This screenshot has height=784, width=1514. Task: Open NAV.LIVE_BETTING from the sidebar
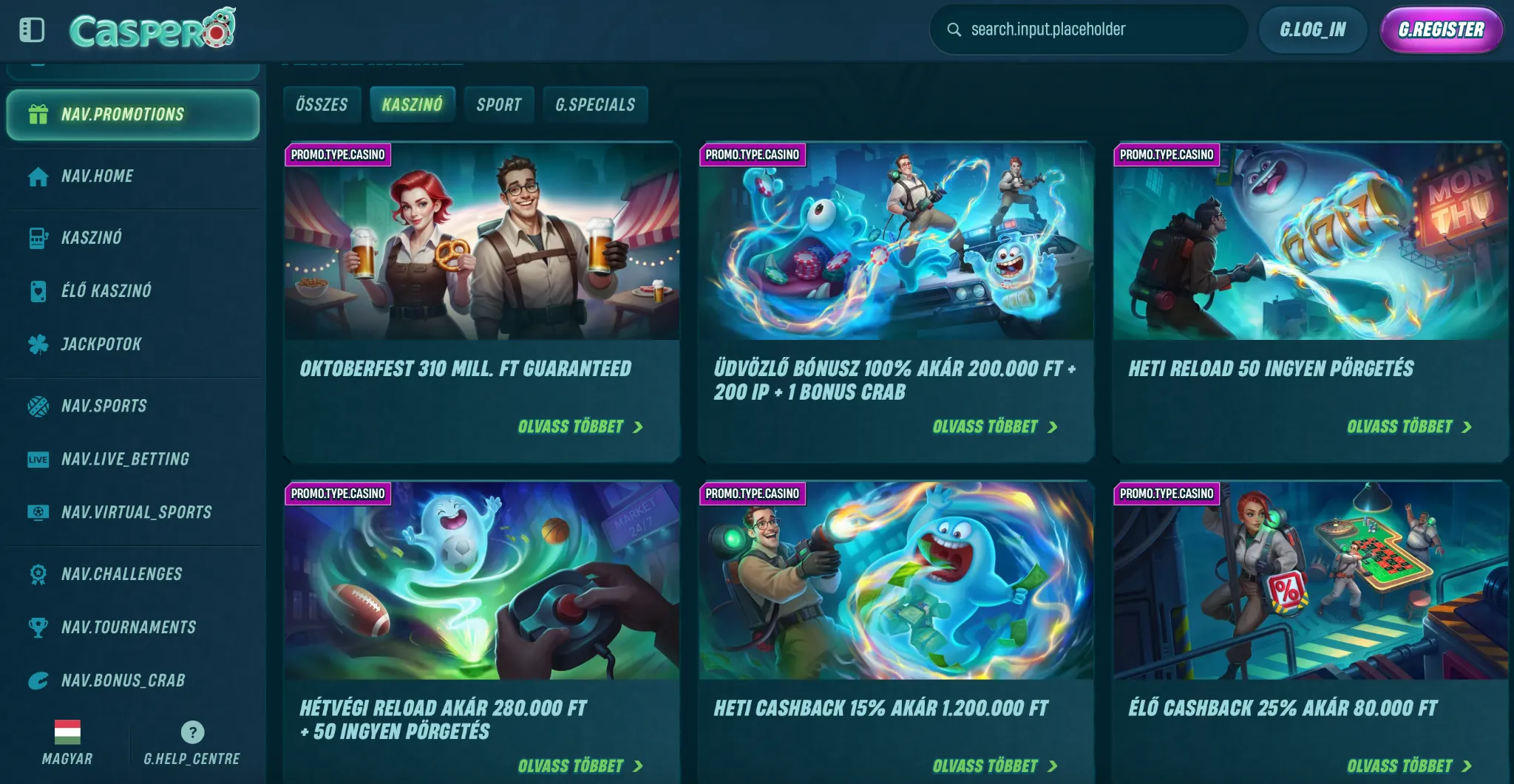125,459
